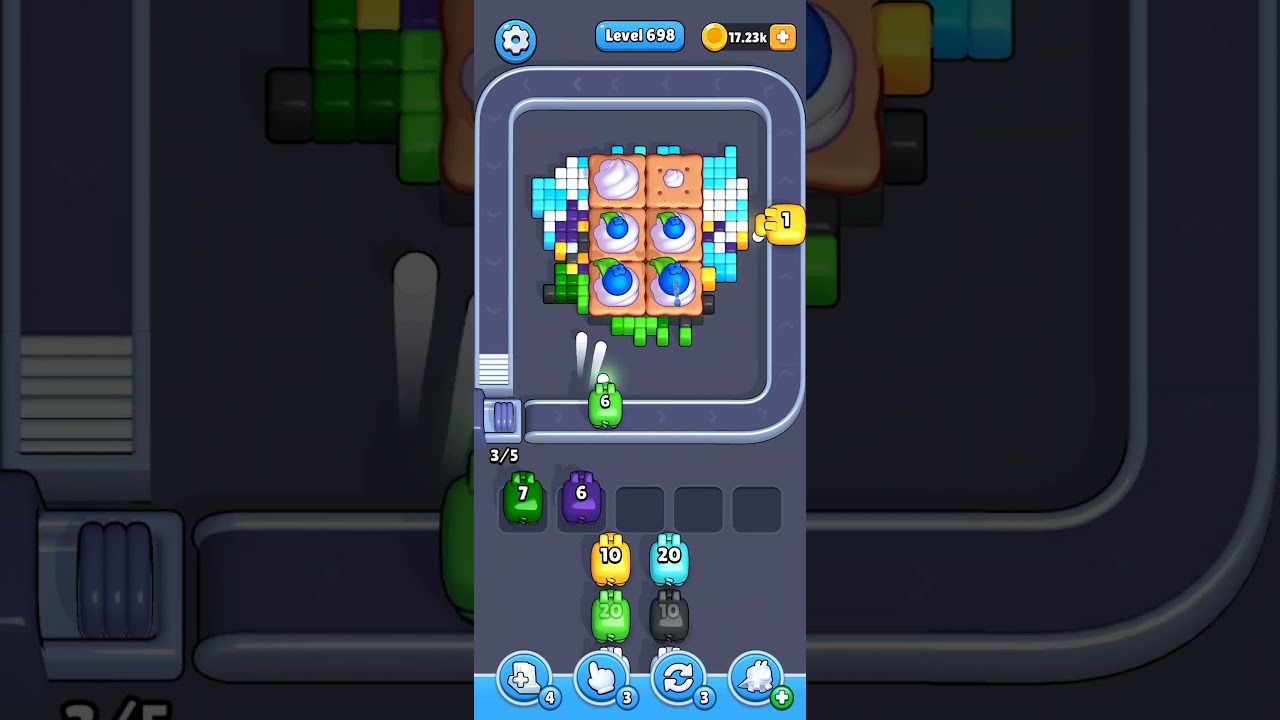This screenshot has width=1280, height=720.
Task: Use the add-slot booster with 4 charges
Action: tap(522, 678)
